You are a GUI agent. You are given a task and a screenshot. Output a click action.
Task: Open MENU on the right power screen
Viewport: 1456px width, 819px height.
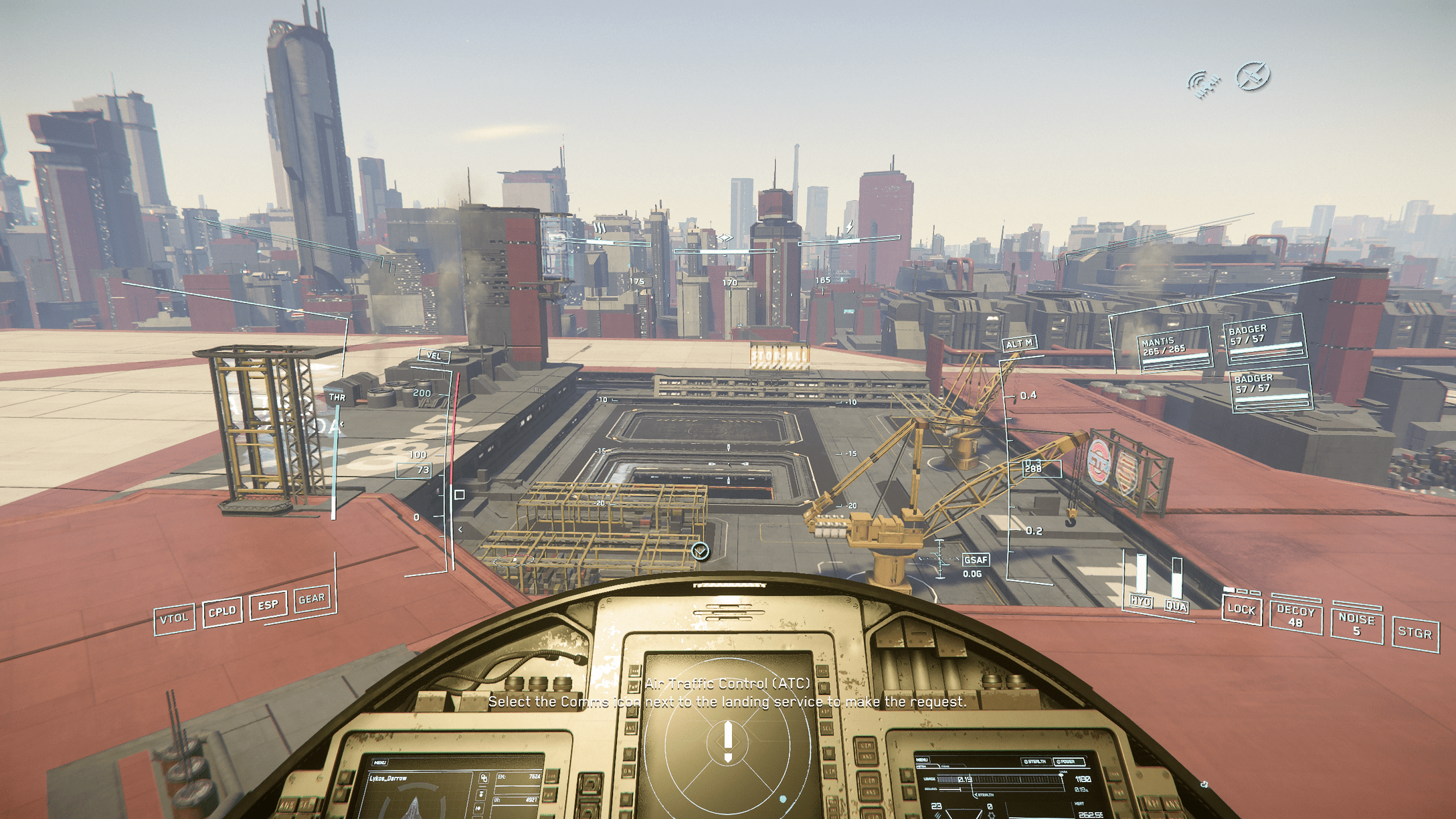(x=922, y=760)
